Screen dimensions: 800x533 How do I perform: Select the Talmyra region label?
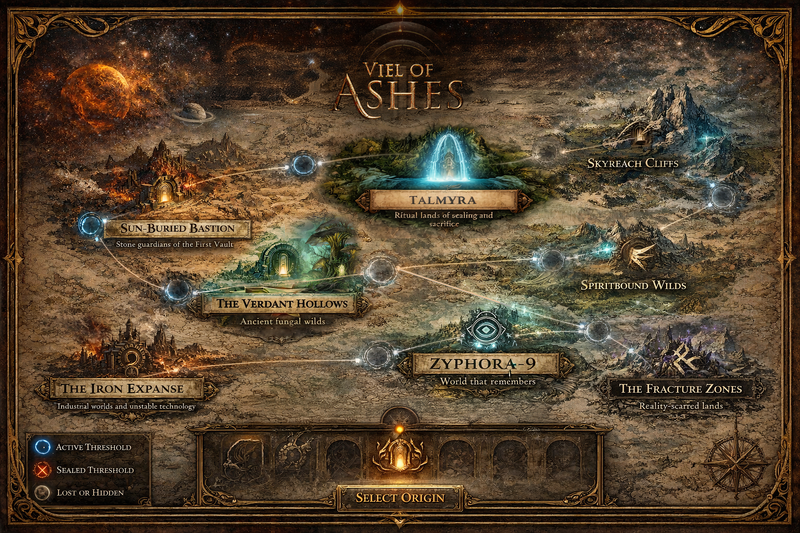(443, 200)
